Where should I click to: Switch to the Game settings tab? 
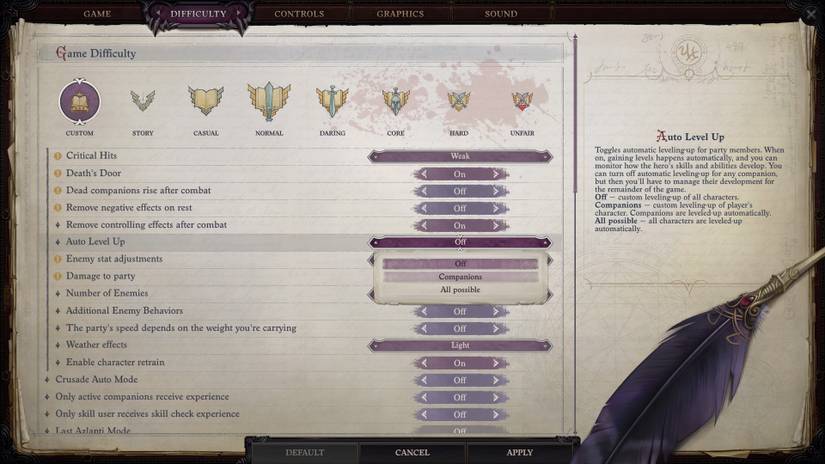click(x=97, y=14)
